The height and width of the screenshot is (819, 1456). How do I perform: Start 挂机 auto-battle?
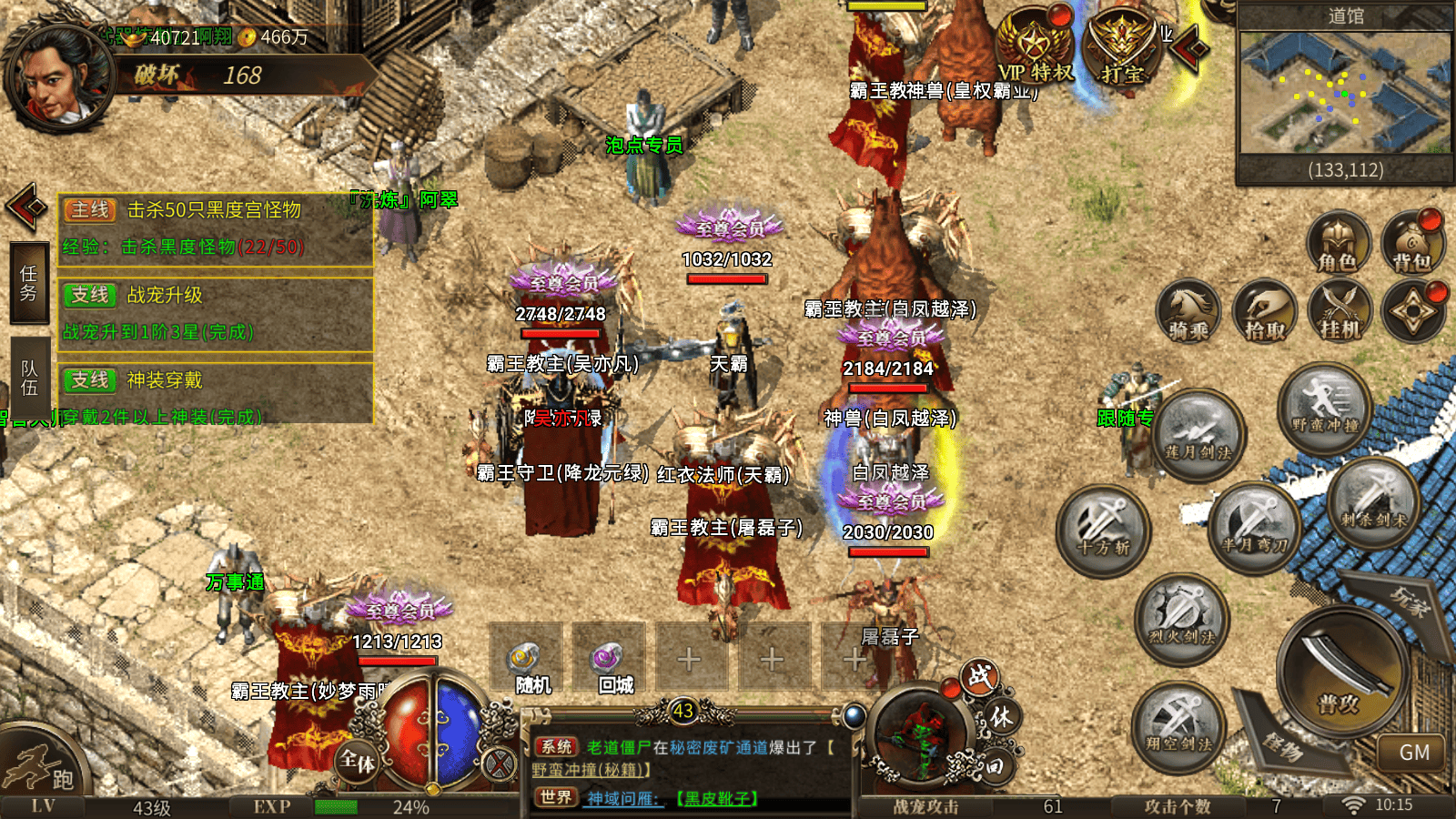coord(1339,311)
